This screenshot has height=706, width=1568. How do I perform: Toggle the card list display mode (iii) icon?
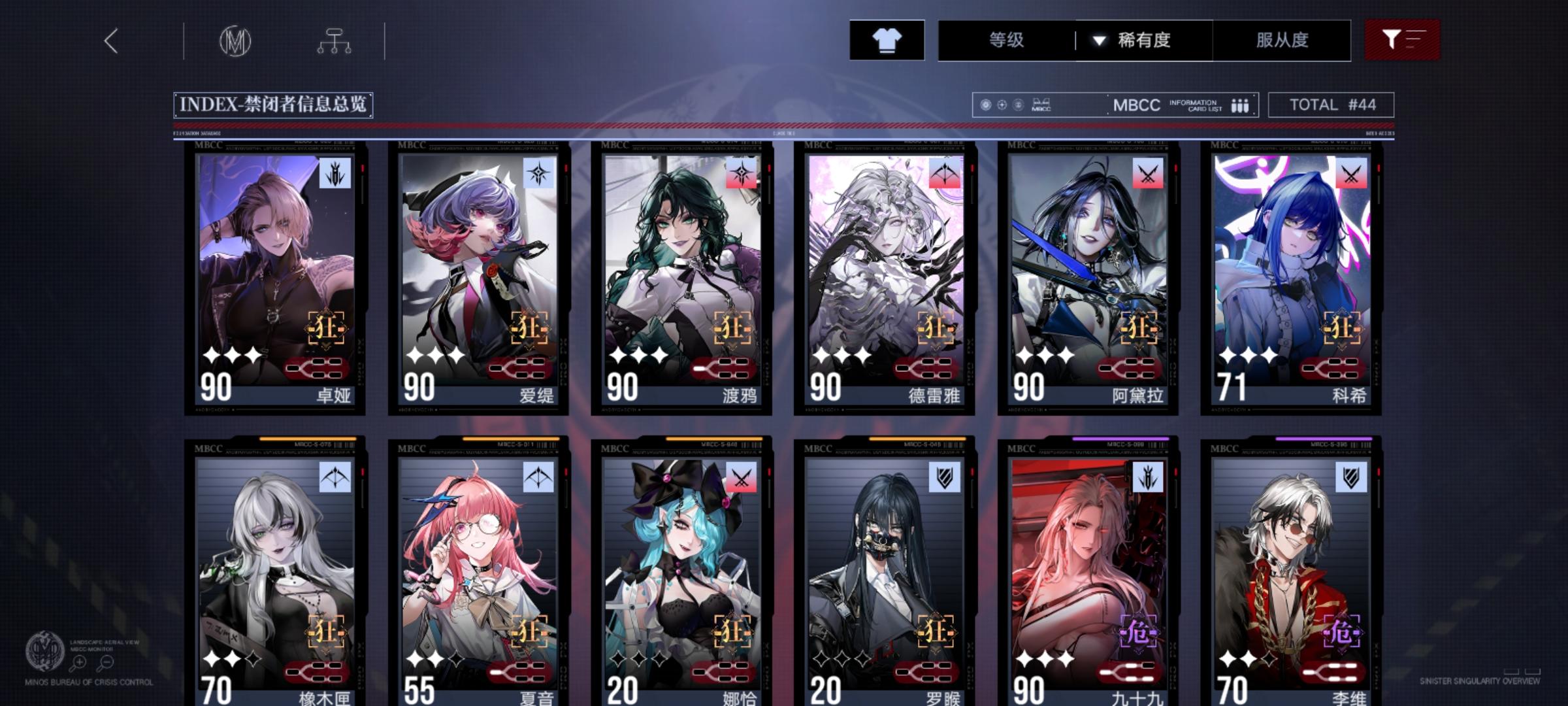tap(1240, 104)
